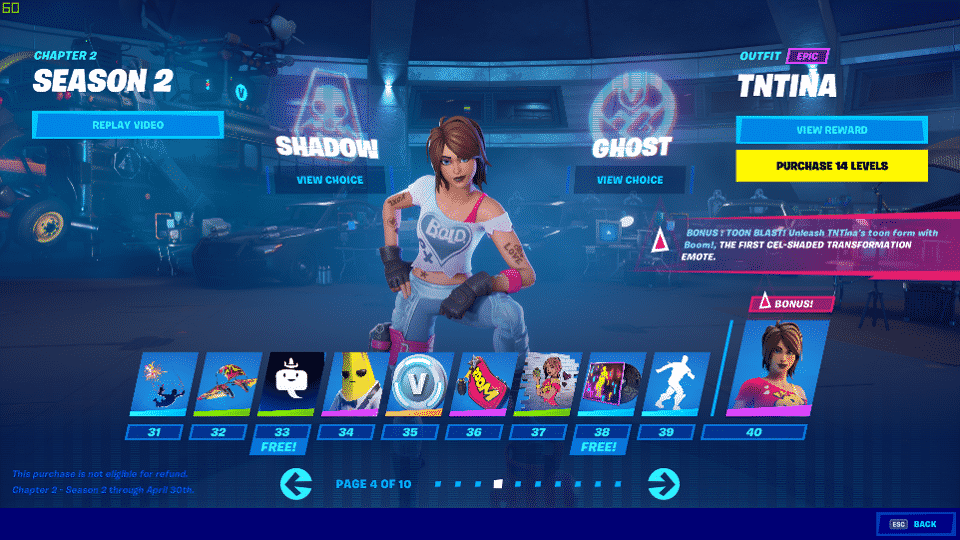Choose the free level 38 music reward
This screenshot has width=960, height=540.
pyautogui.click(x=610, y=383)
